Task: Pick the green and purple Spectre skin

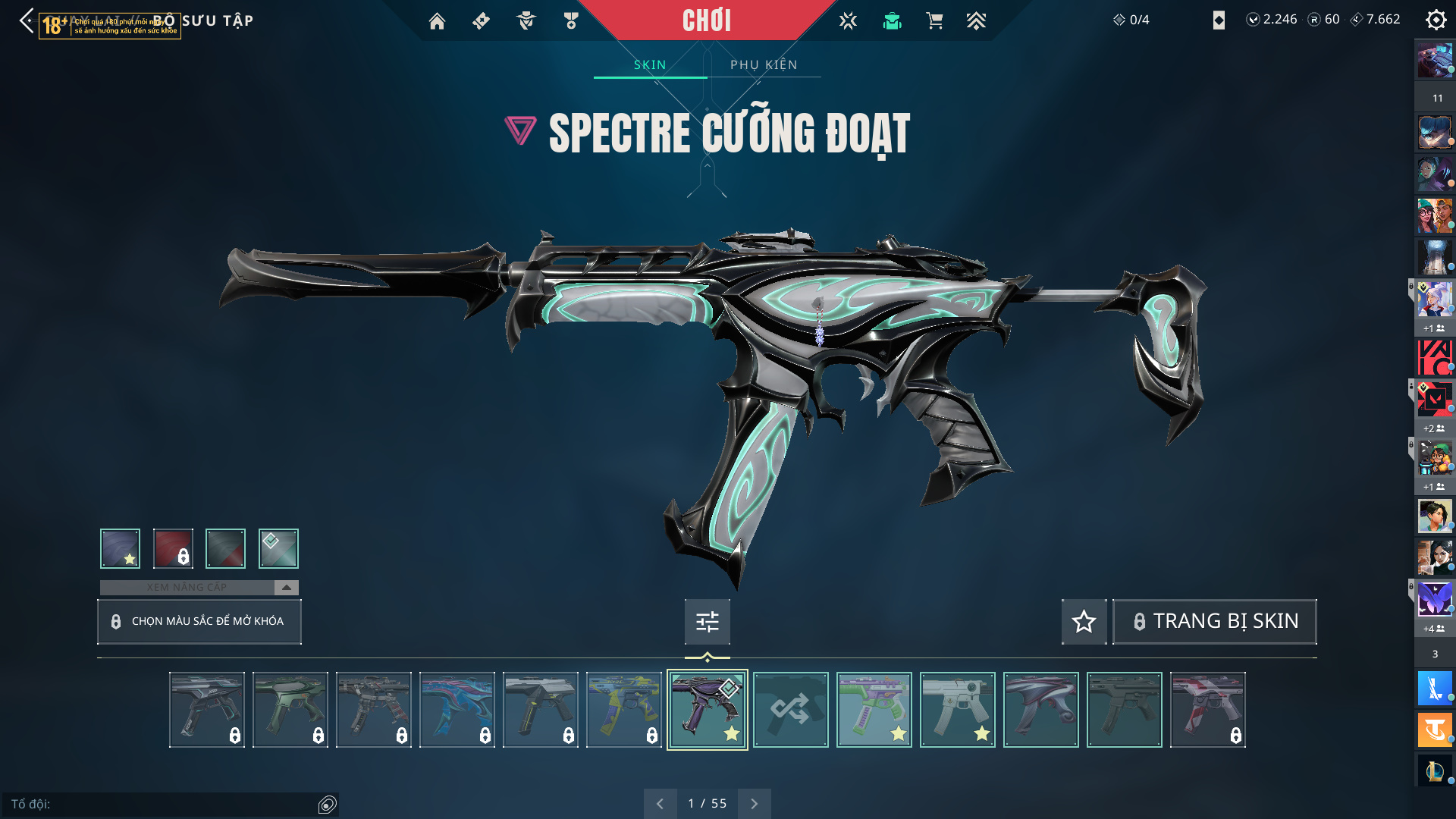Action: click(x=874, y=710)
